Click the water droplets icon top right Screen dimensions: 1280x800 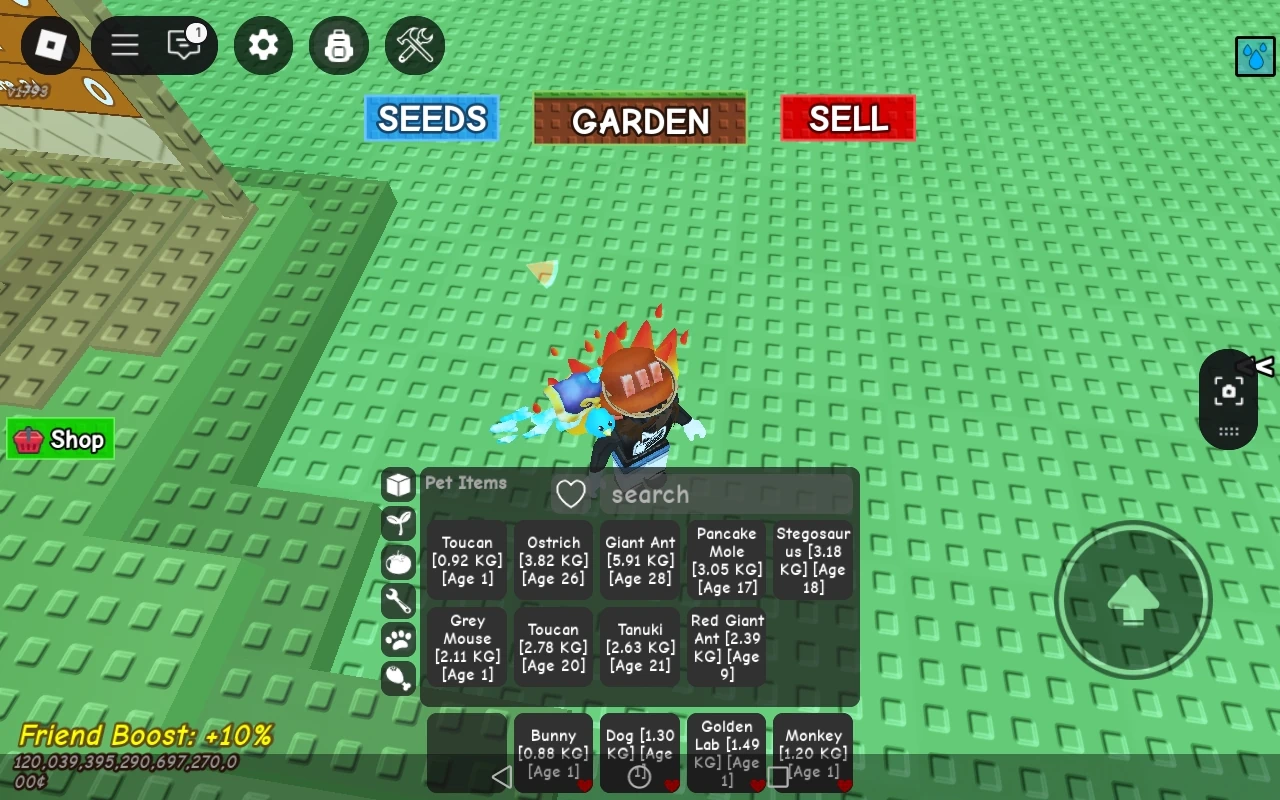pyautogui.click(x=1254, y=57)
